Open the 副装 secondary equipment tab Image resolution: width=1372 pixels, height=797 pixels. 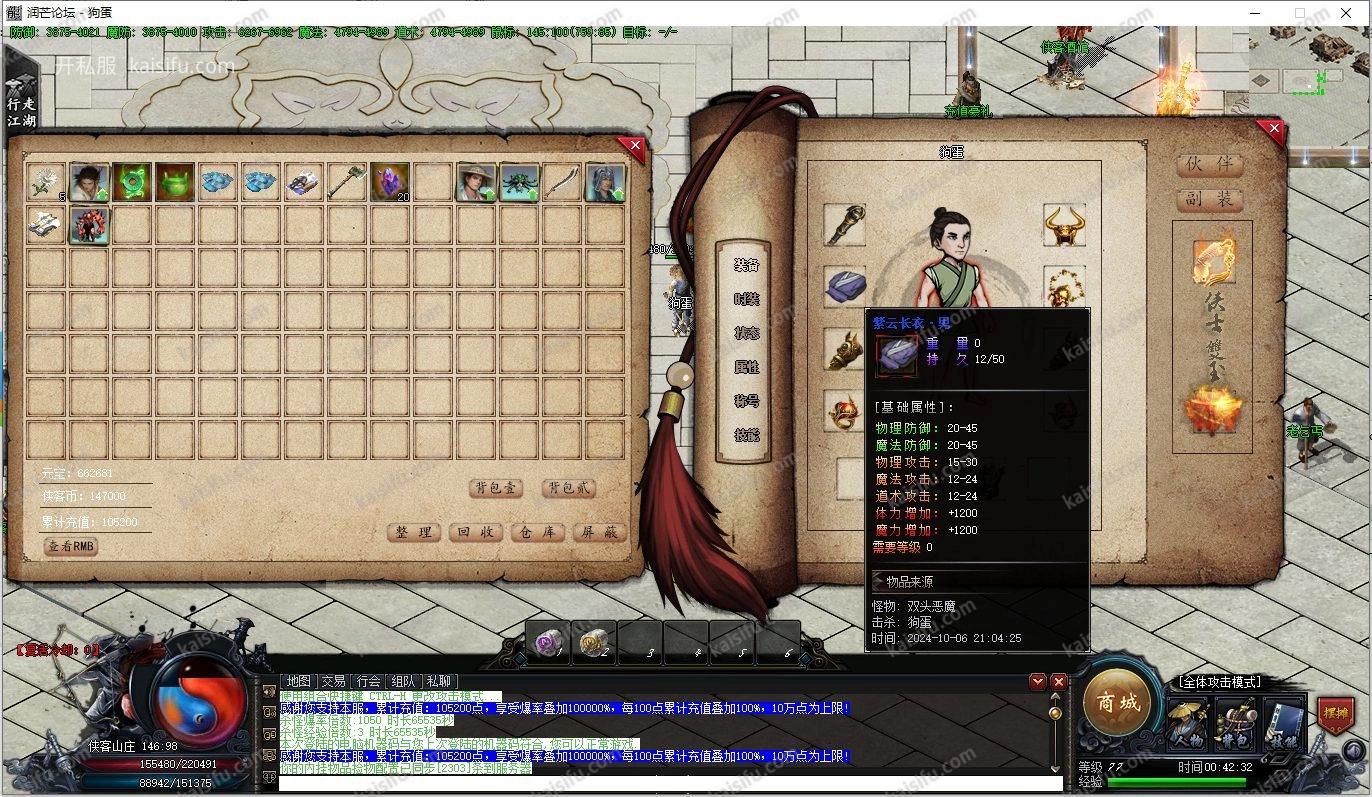pyautogui.click(x=1209, y=199)
